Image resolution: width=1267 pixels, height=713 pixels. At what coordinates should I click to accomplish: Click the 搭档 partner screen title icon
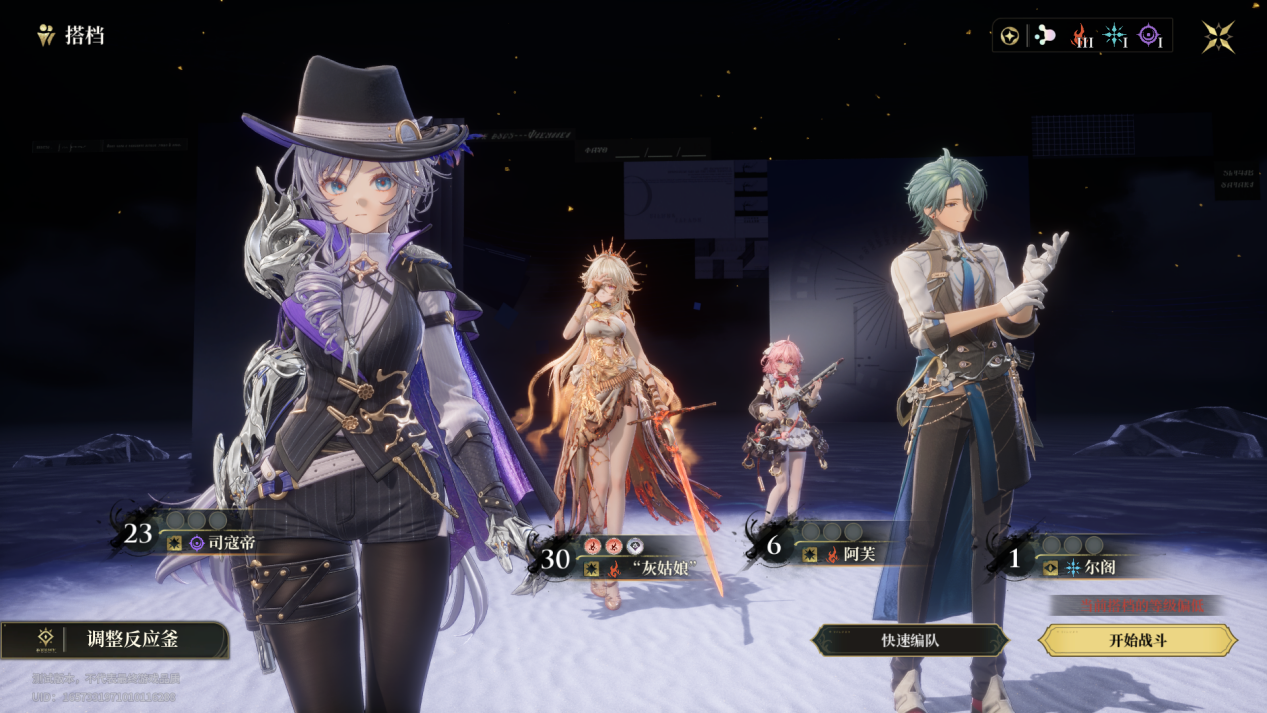pyautogui.click(x=46, y=36)
